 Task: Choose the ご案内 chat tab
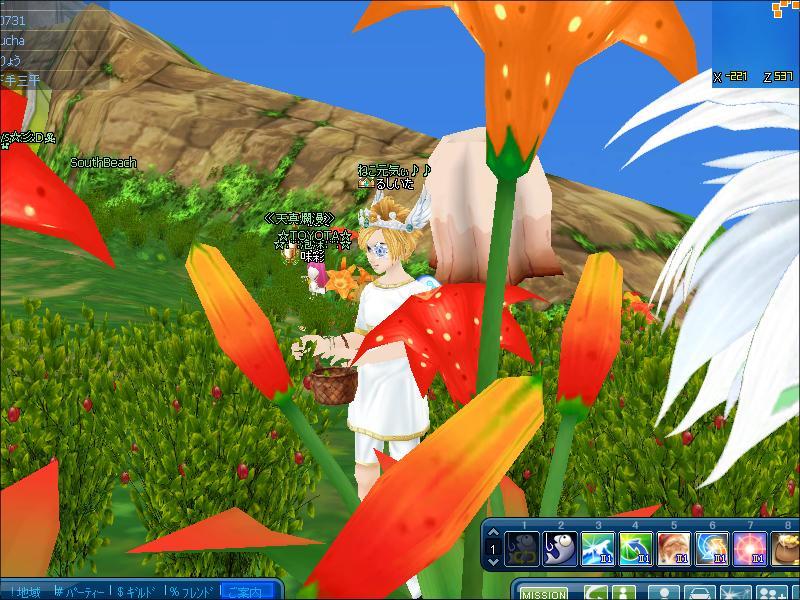247,592
